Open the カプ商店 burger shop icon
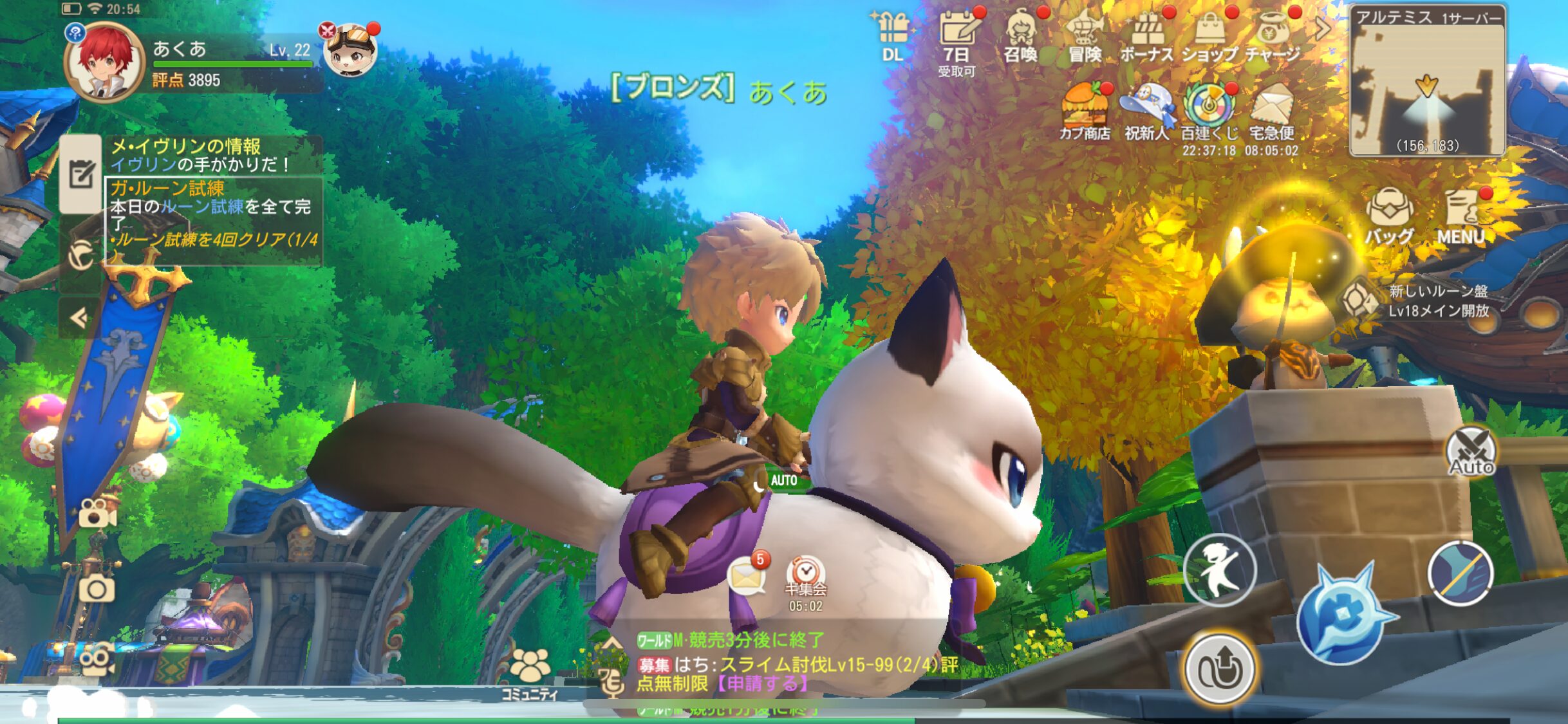The image size is (1568, 724). (x=1085, y=111)
